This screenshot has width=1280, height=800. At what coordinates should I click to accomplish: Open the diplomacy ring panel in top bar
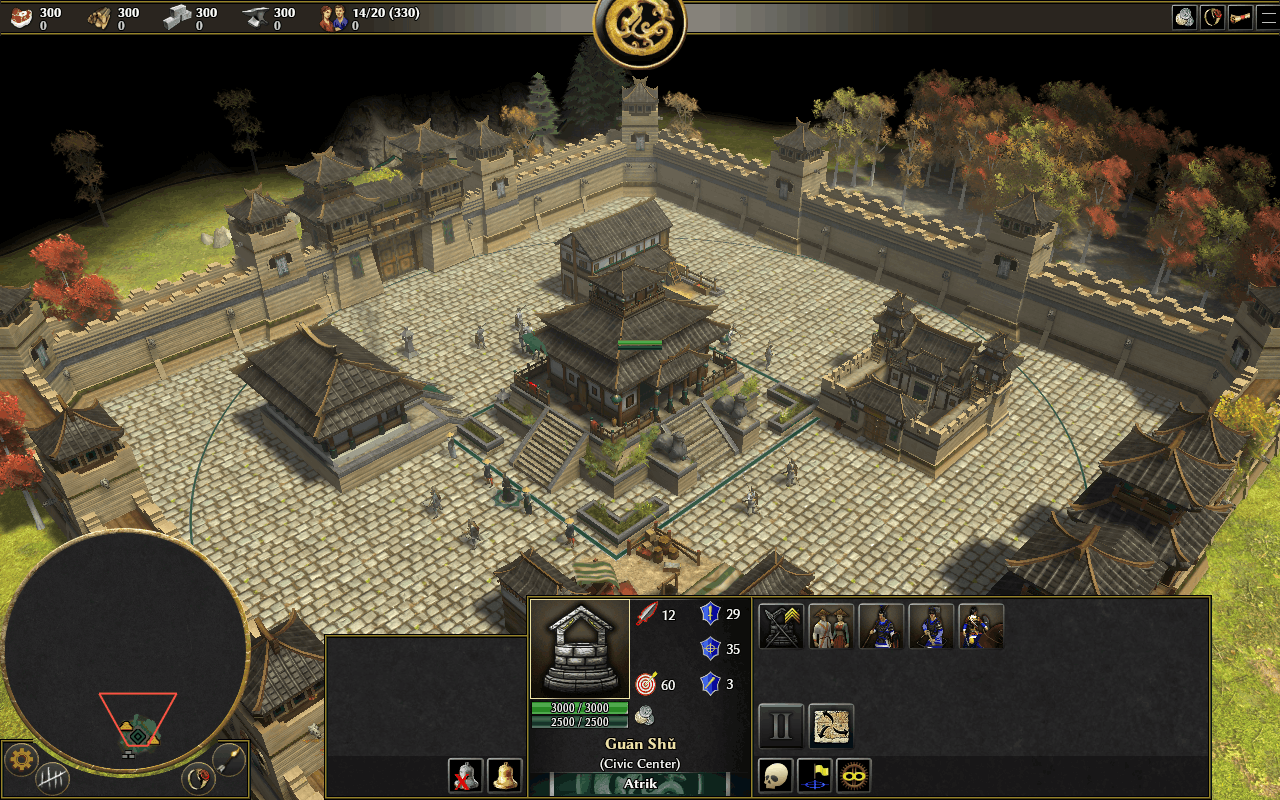tap(1212, 17)
